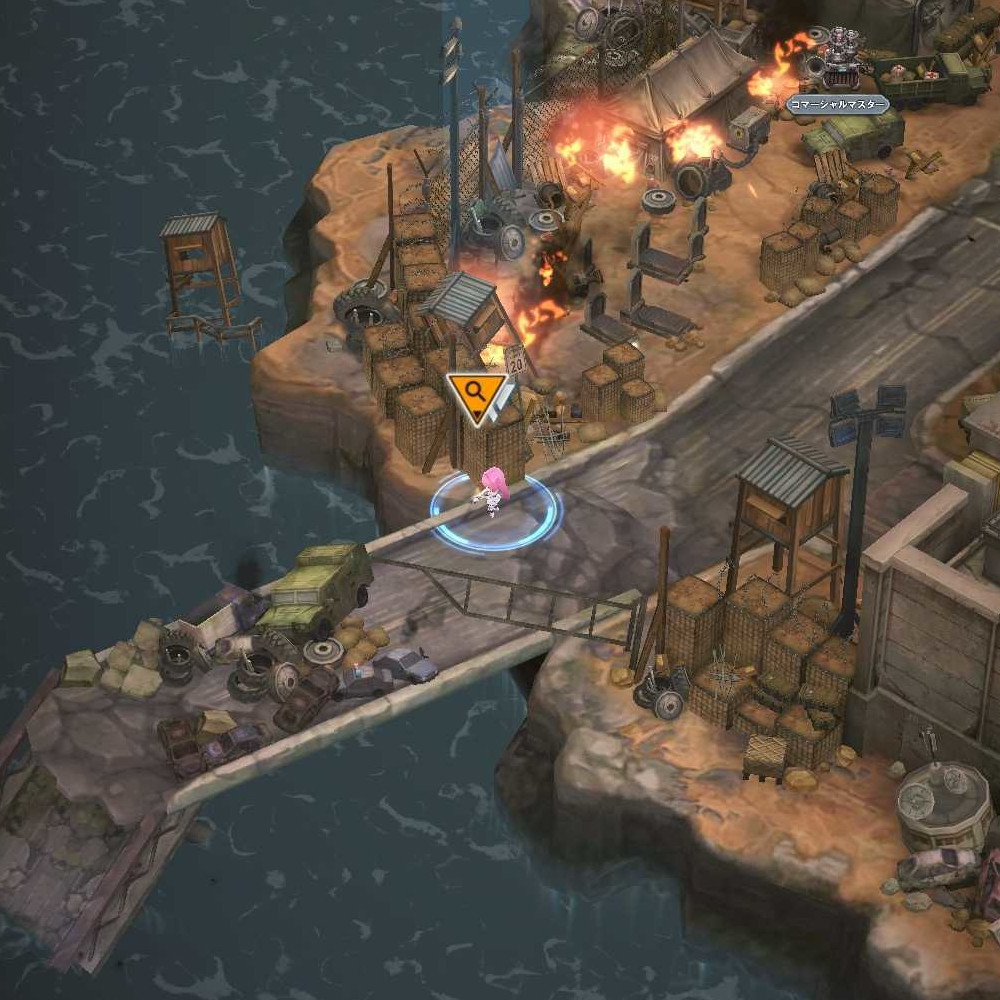Select the コマーシャルマスター name label
The image size is (1000, 1000).
pyautogui.click(x=837, y=103)
